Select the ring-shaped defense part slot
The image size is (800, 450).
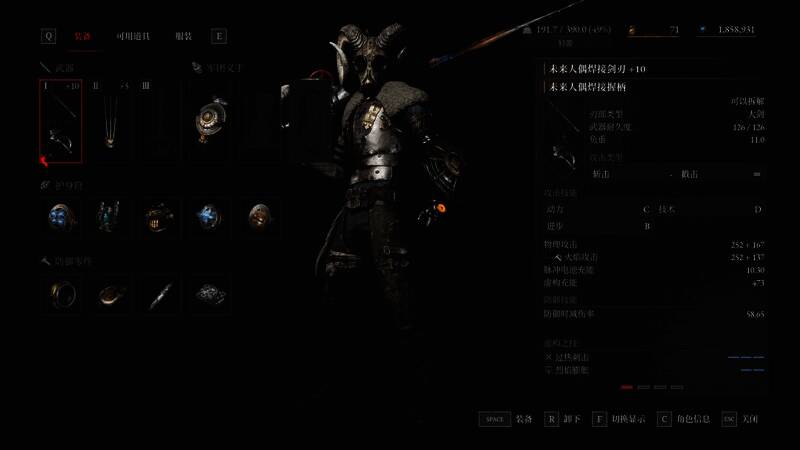[x=62, y=294]
